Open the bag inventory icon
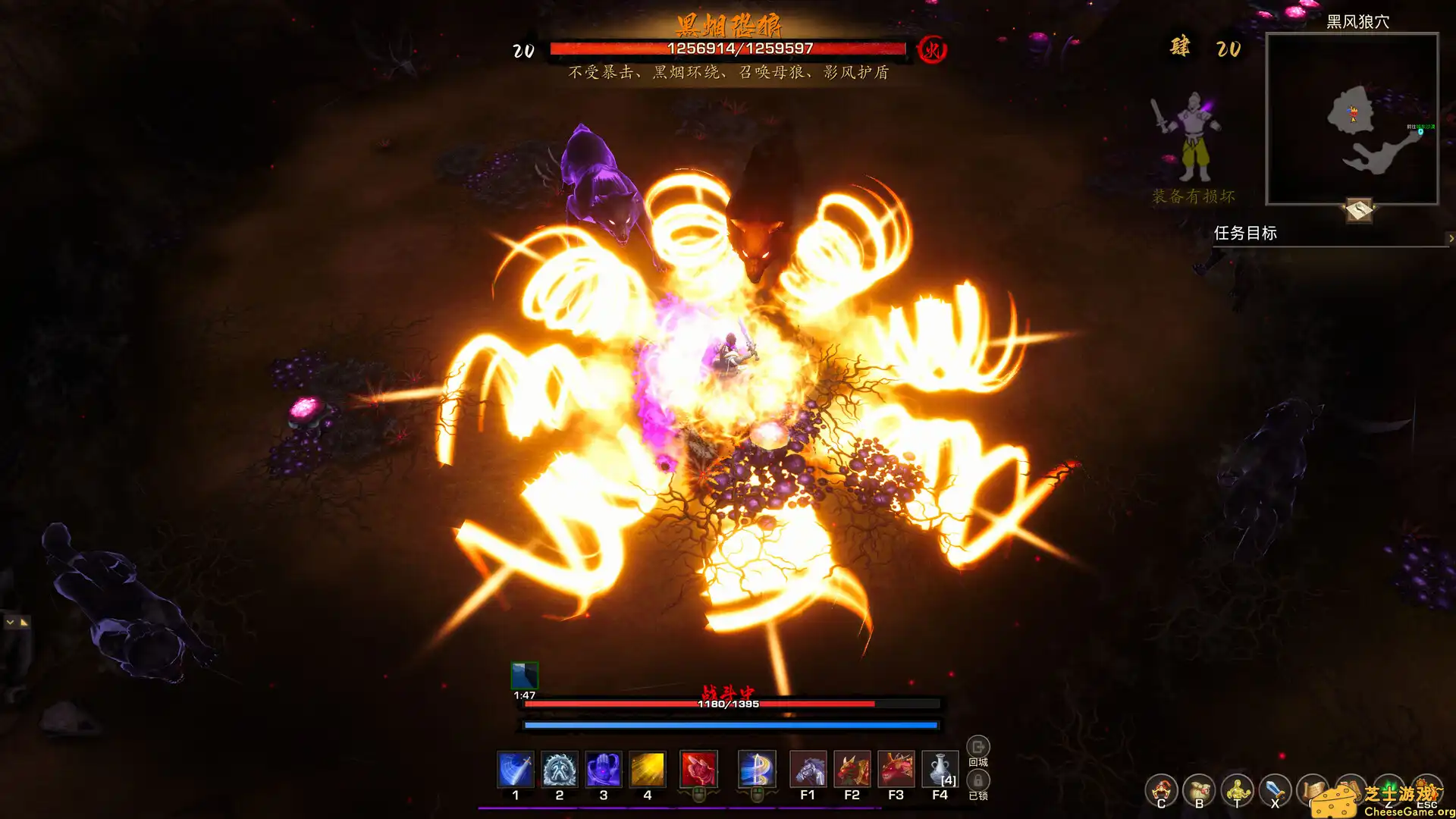This screenshot has height=819, width=1456. [1199, 791]
